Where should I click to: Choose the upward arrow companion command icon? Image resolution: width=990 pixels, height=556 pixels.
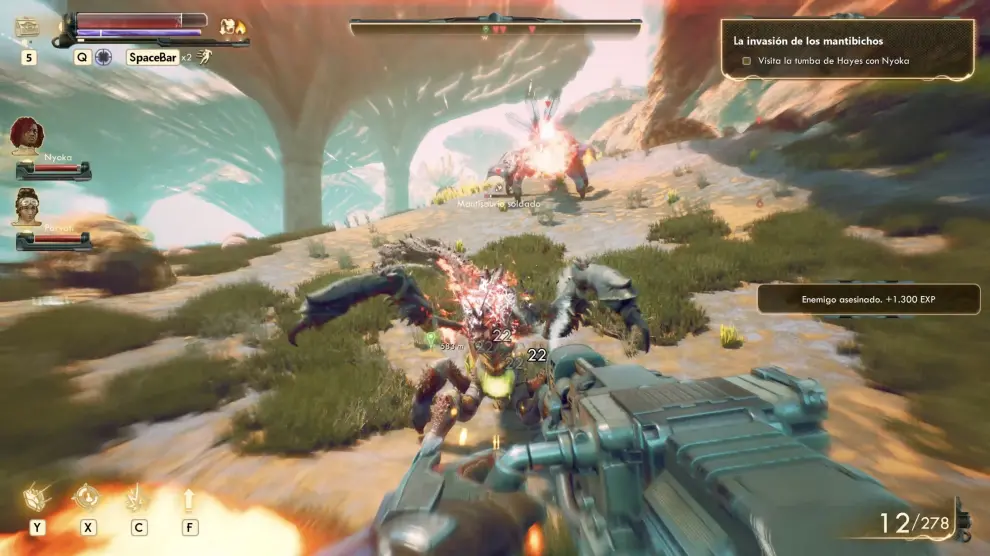pyautogui.click(x=188, y=497)
